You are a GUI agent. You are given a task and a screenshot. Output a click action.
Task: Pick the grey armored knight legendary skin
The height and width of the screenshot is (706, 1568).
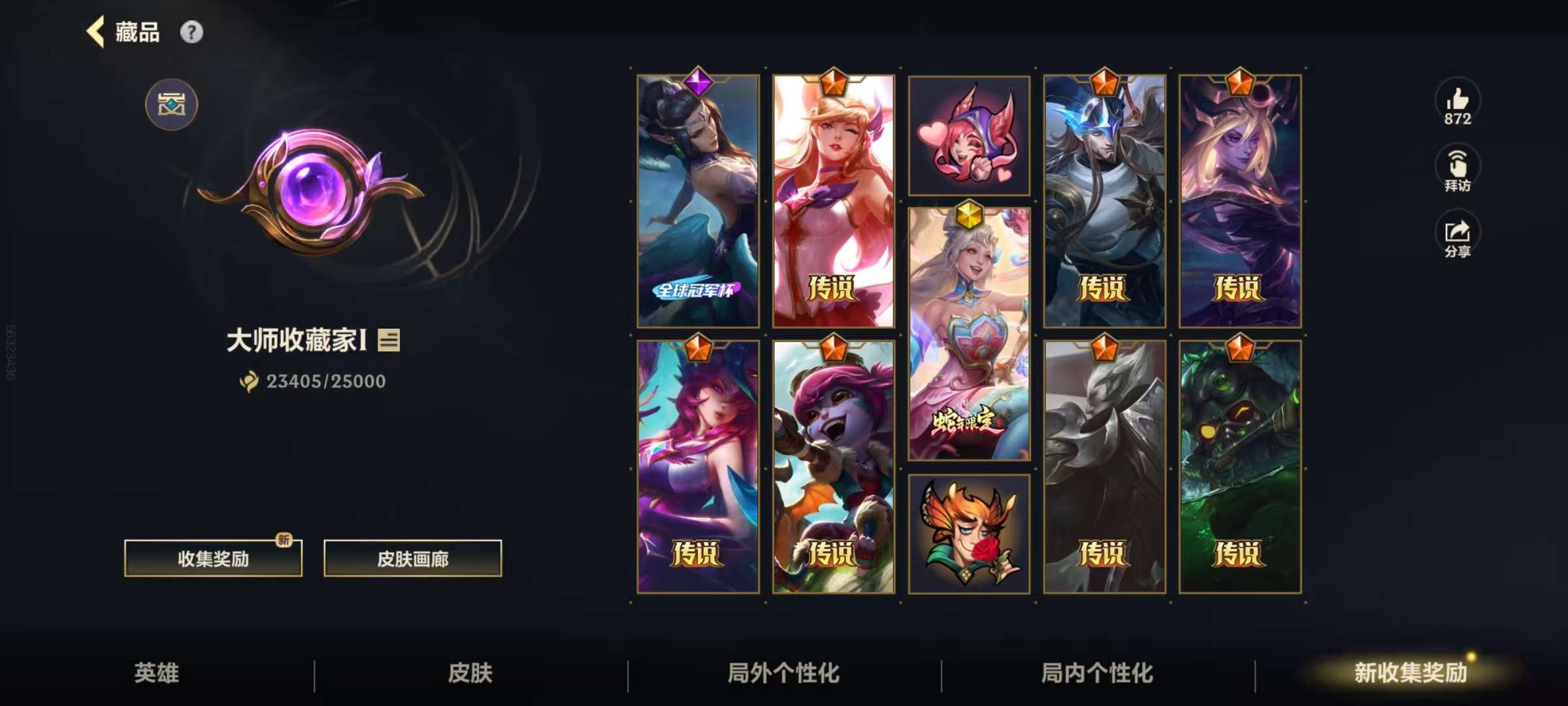(1104, 467)
